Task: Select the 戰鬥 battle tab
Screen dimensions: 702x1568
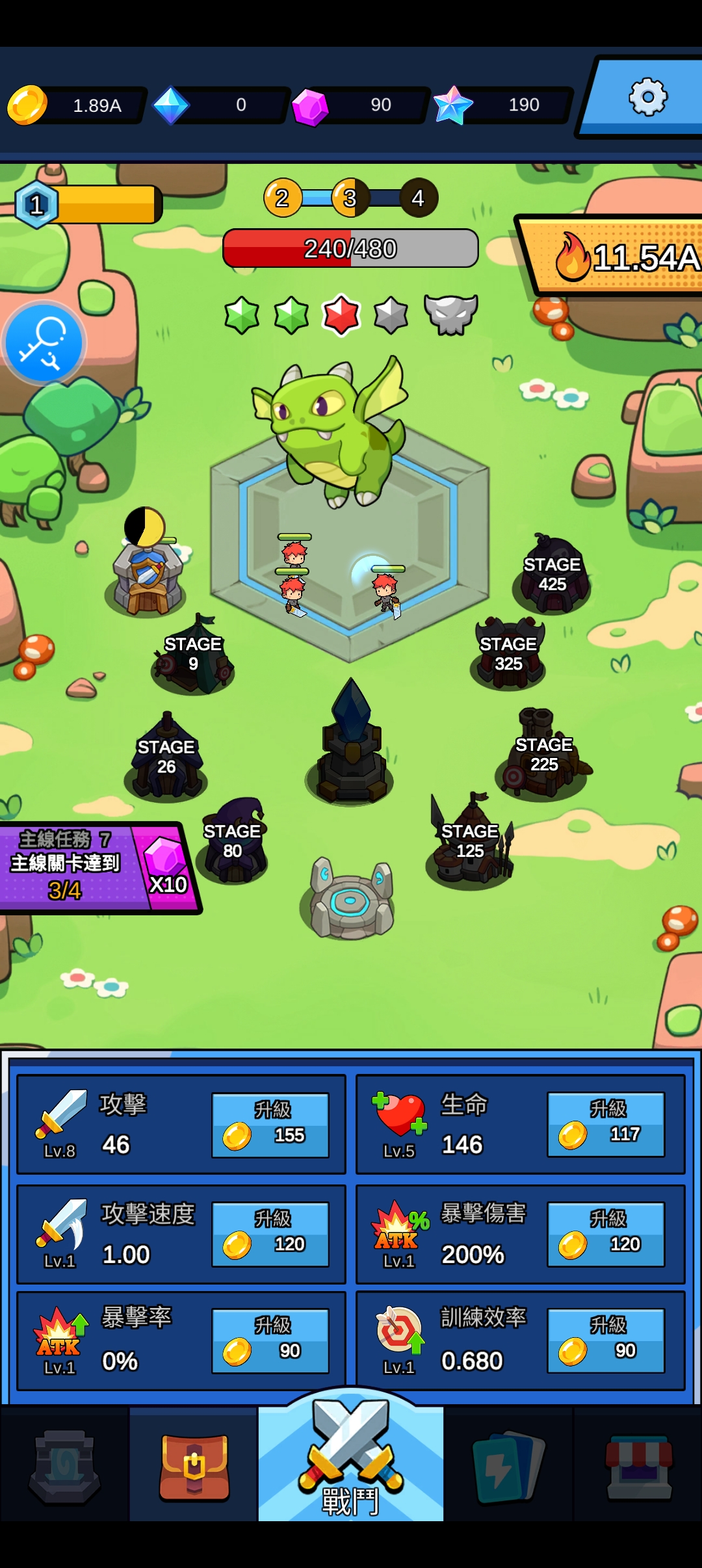Action: (x=351, y=1464)
